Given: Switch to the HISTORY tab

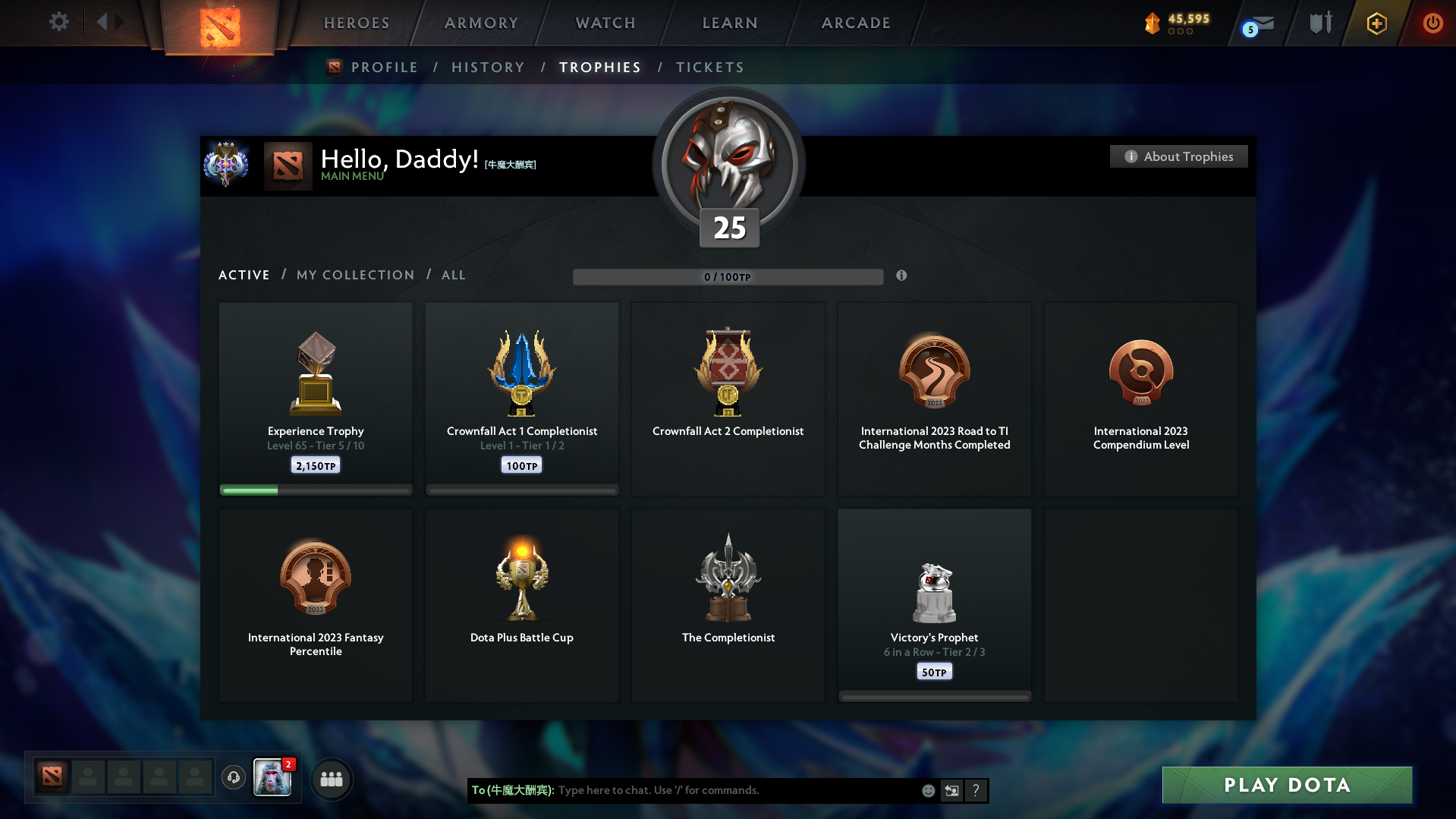Looking at the screenshot, I should point(488,67).
